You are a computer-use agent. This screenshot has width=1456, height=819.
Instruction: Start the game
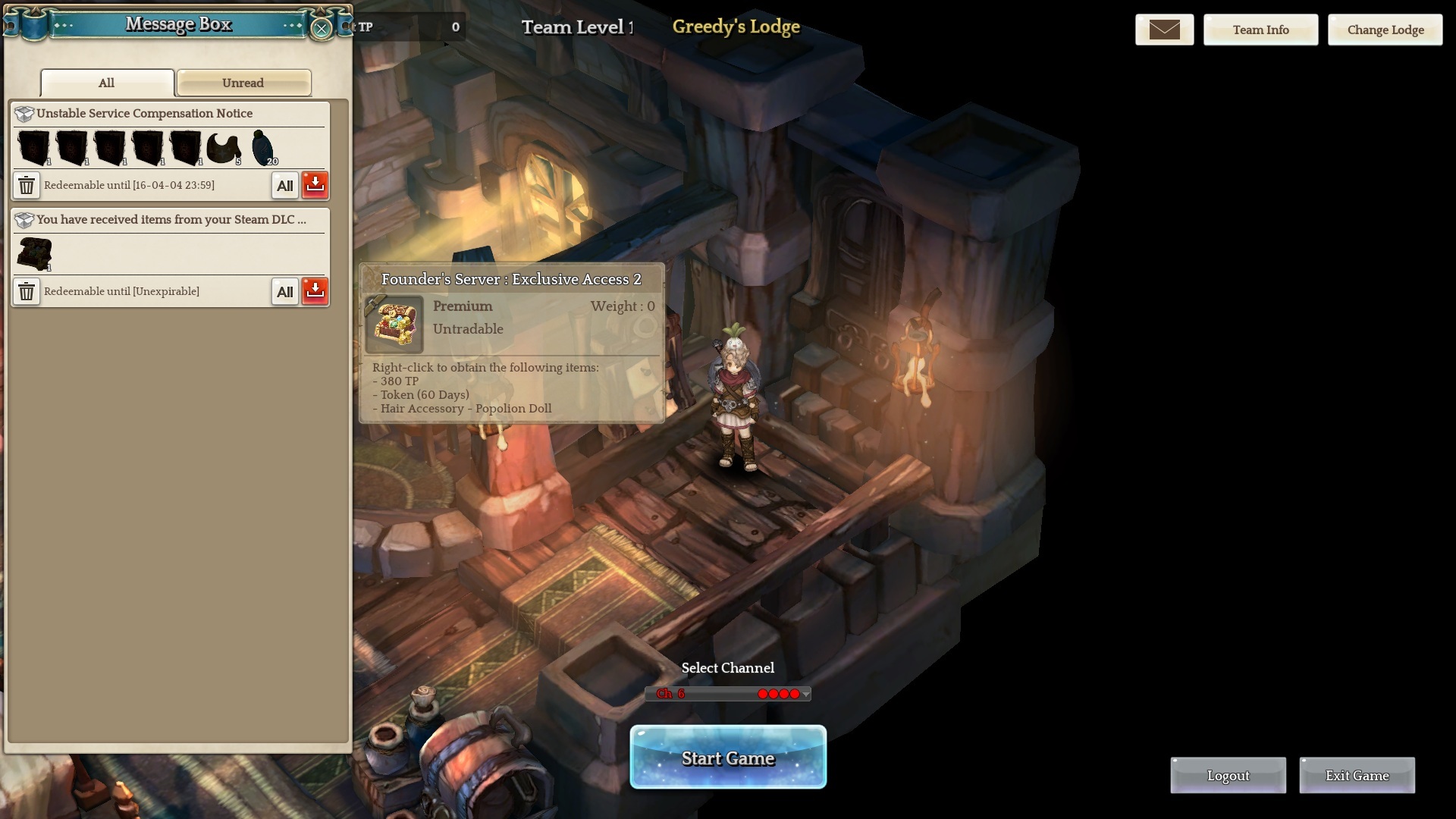(x=728, y=758)
